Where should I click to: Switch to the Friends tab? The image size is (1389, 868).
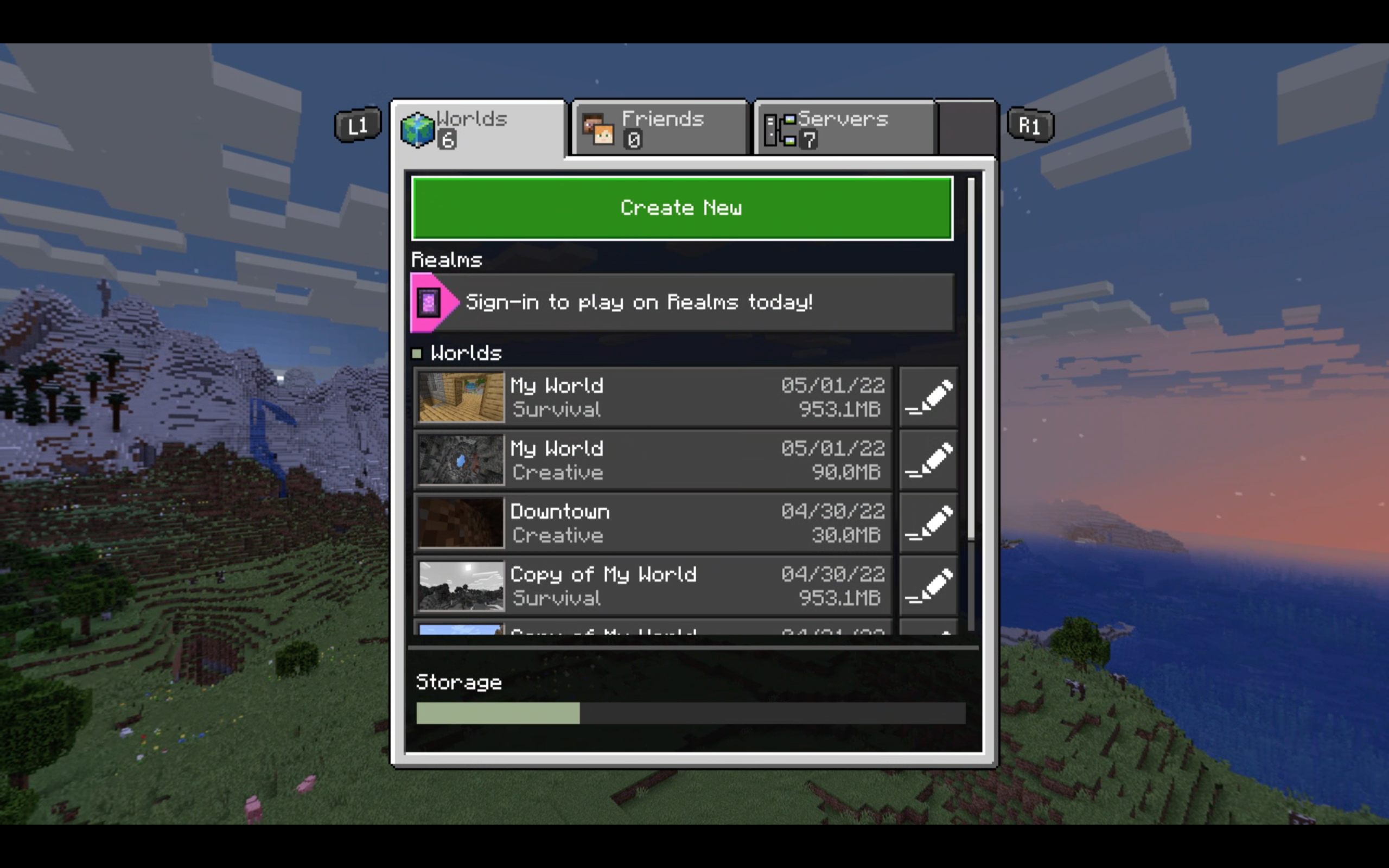[660, 128]
